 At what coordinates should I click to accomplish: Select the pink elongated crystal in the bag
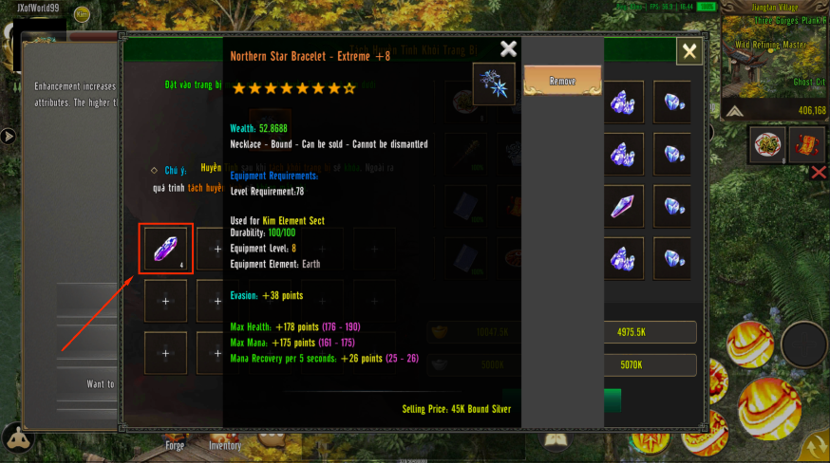[623, 206]
